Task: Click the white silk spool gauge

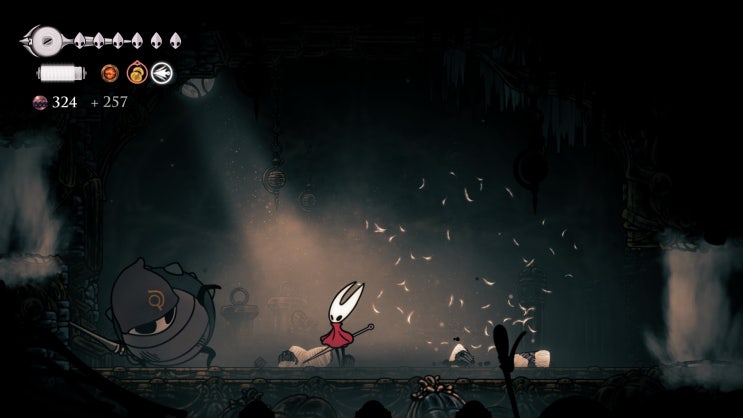Action: [61, 73]
